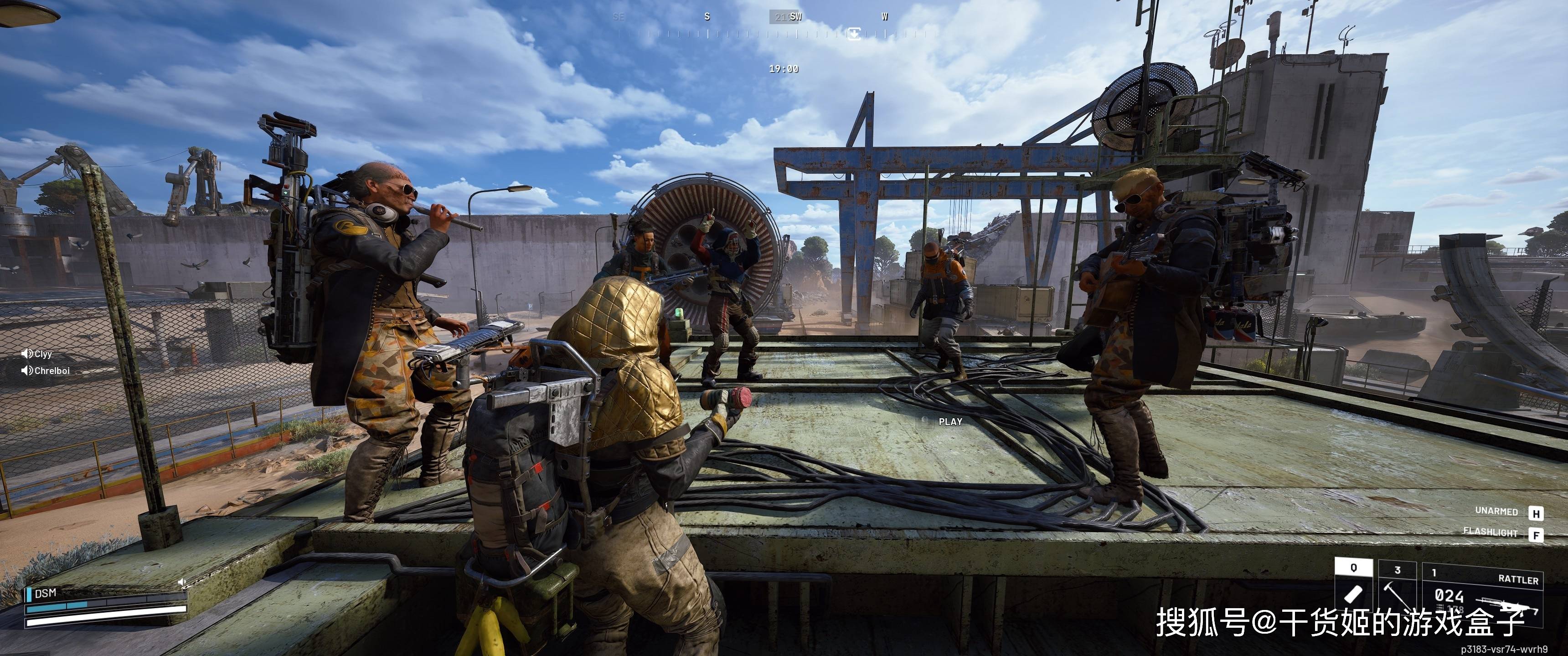
Task: Click the objective marker on the compass
Action: click(855, 33)
